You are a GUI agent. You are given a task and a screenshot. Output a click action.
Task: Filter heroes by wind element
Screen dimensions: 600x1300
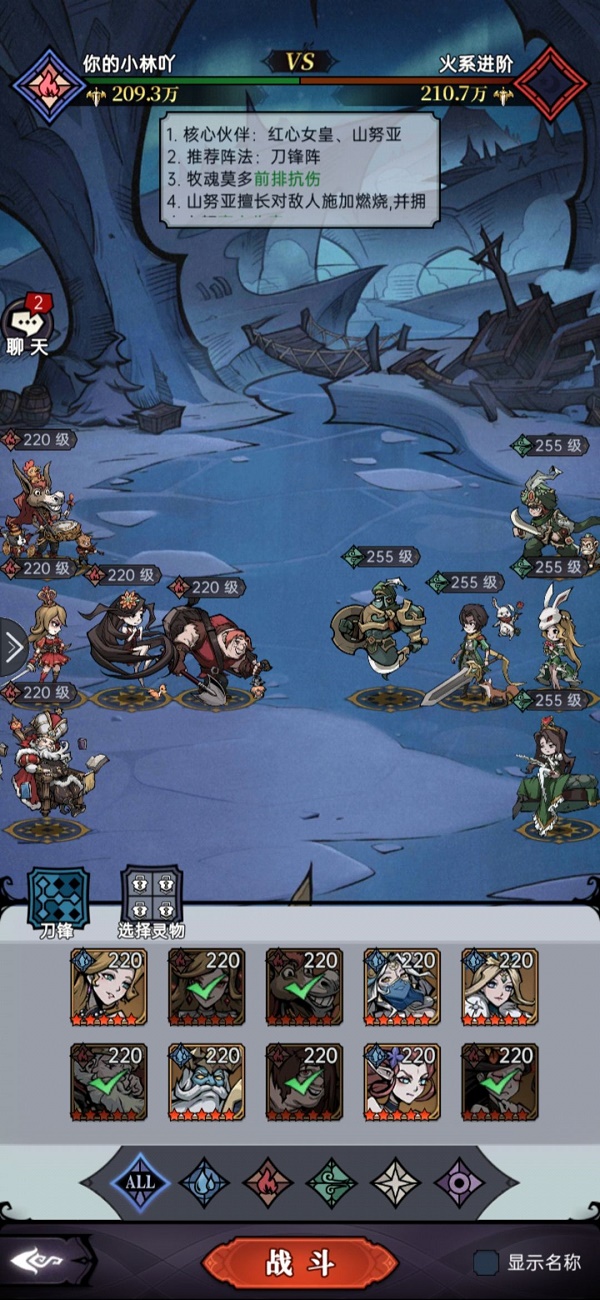(331, 1182)
